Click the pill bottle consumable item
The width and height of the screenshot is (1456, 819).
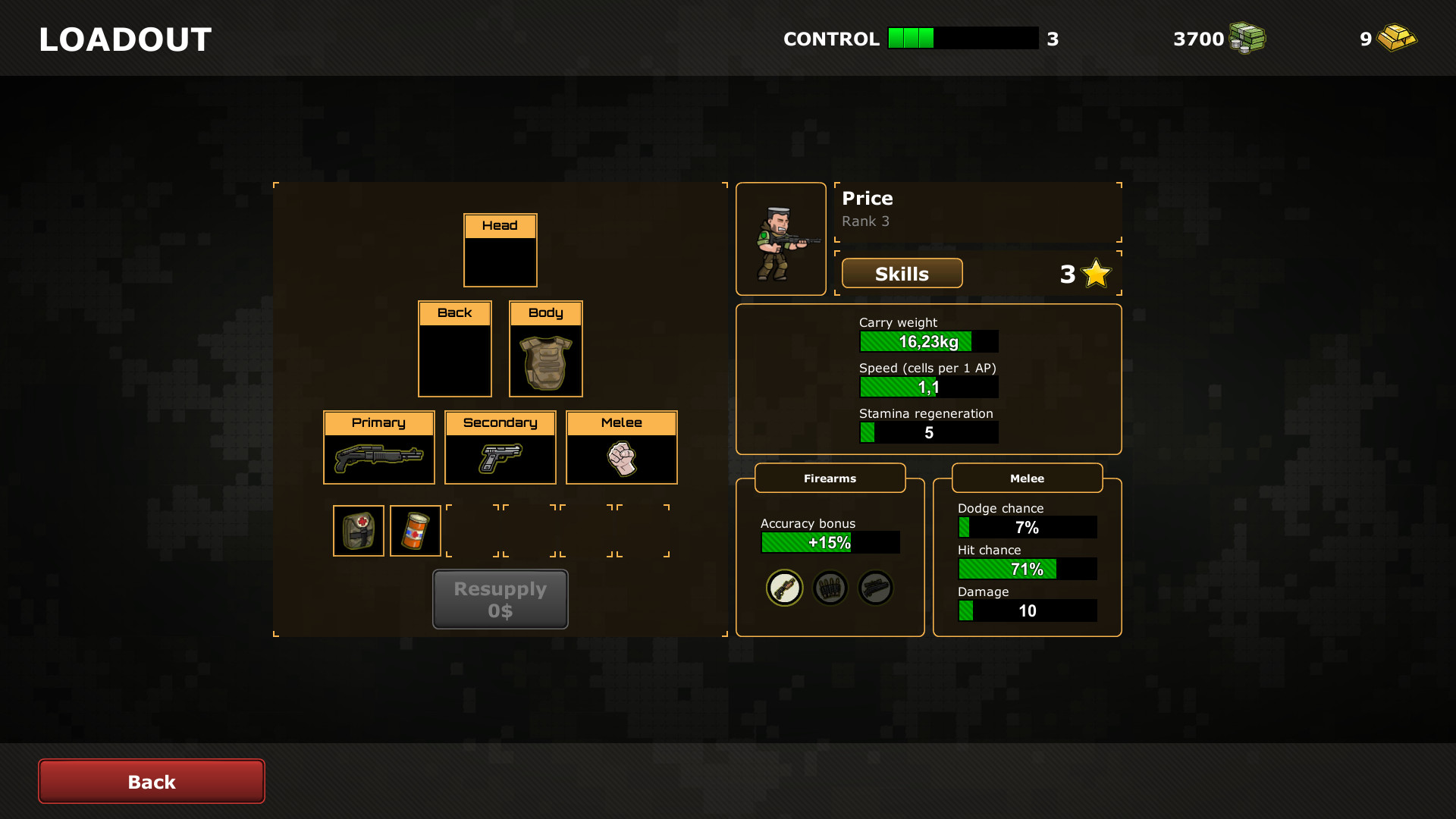pyautogui.click(x=415, y=530)
